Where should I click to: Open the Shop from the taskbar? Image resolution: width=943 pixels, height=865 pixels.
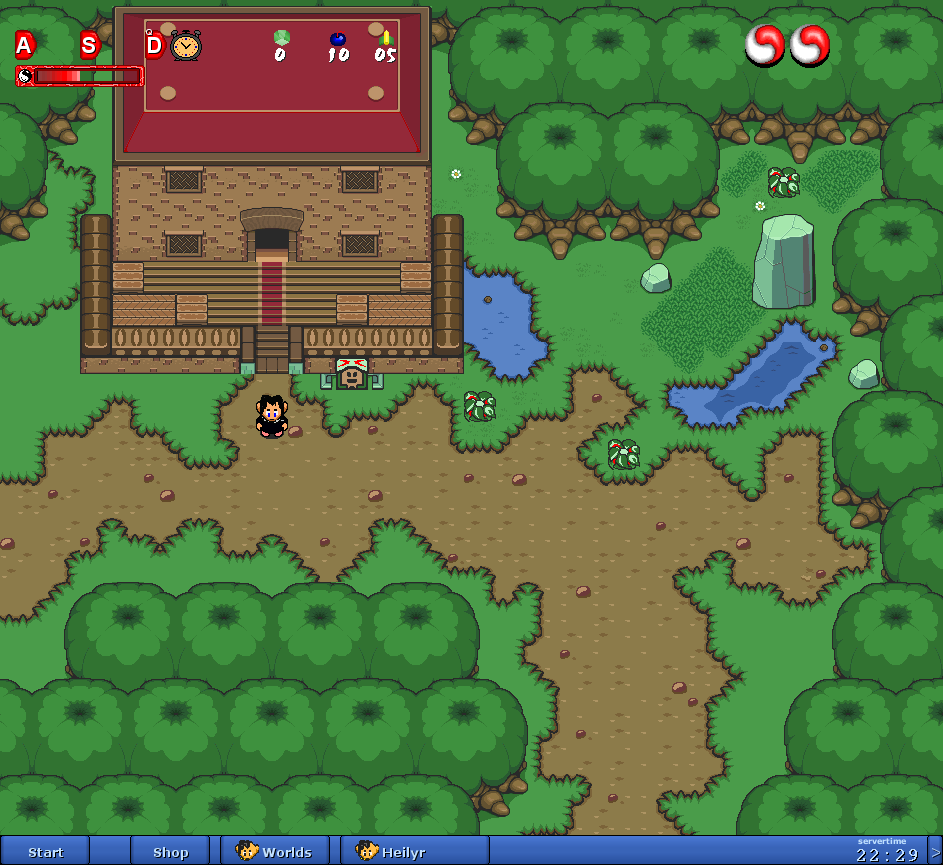point(170,852)
